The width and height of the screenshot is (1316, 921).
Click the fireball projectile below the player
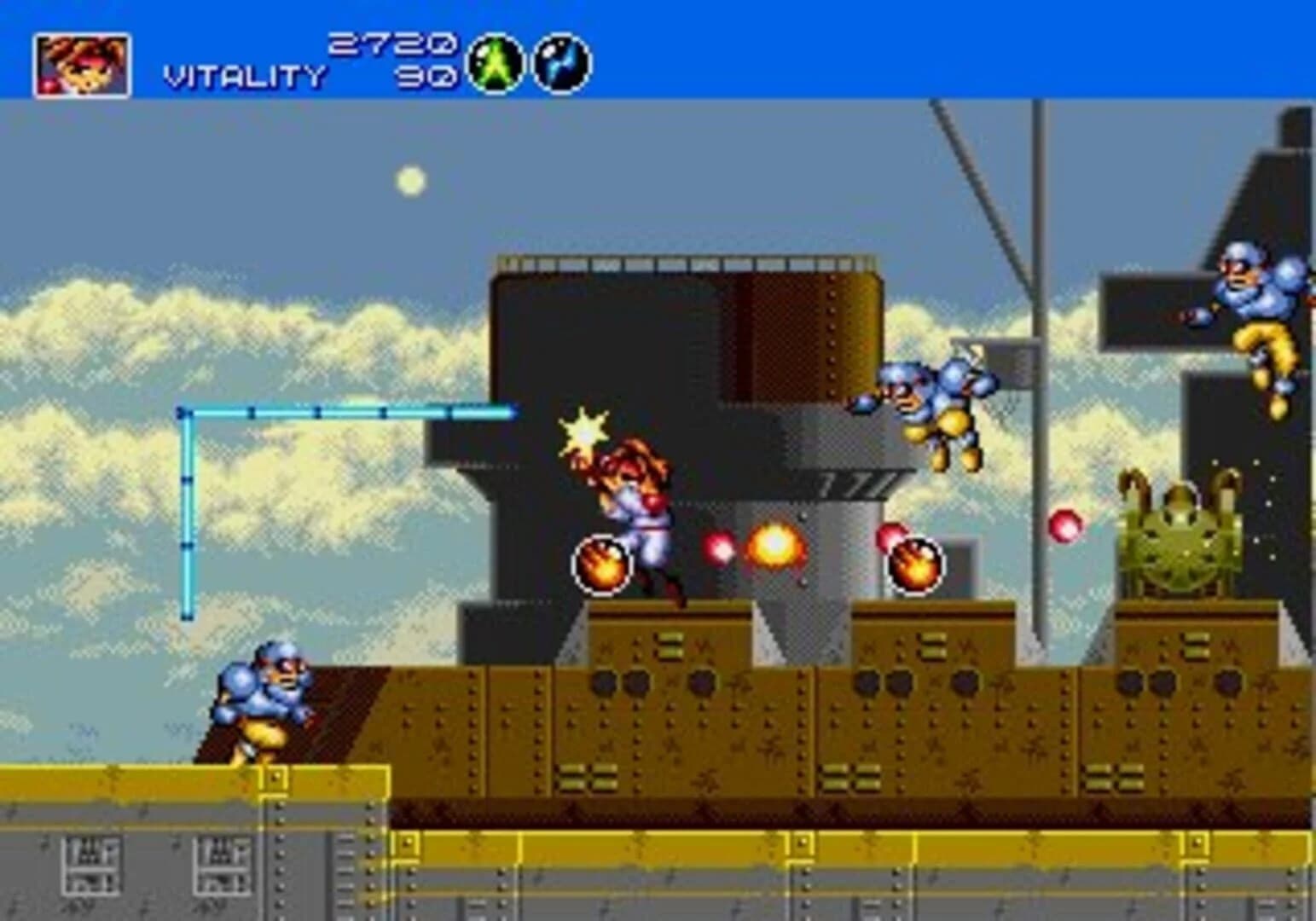point(603,565)
